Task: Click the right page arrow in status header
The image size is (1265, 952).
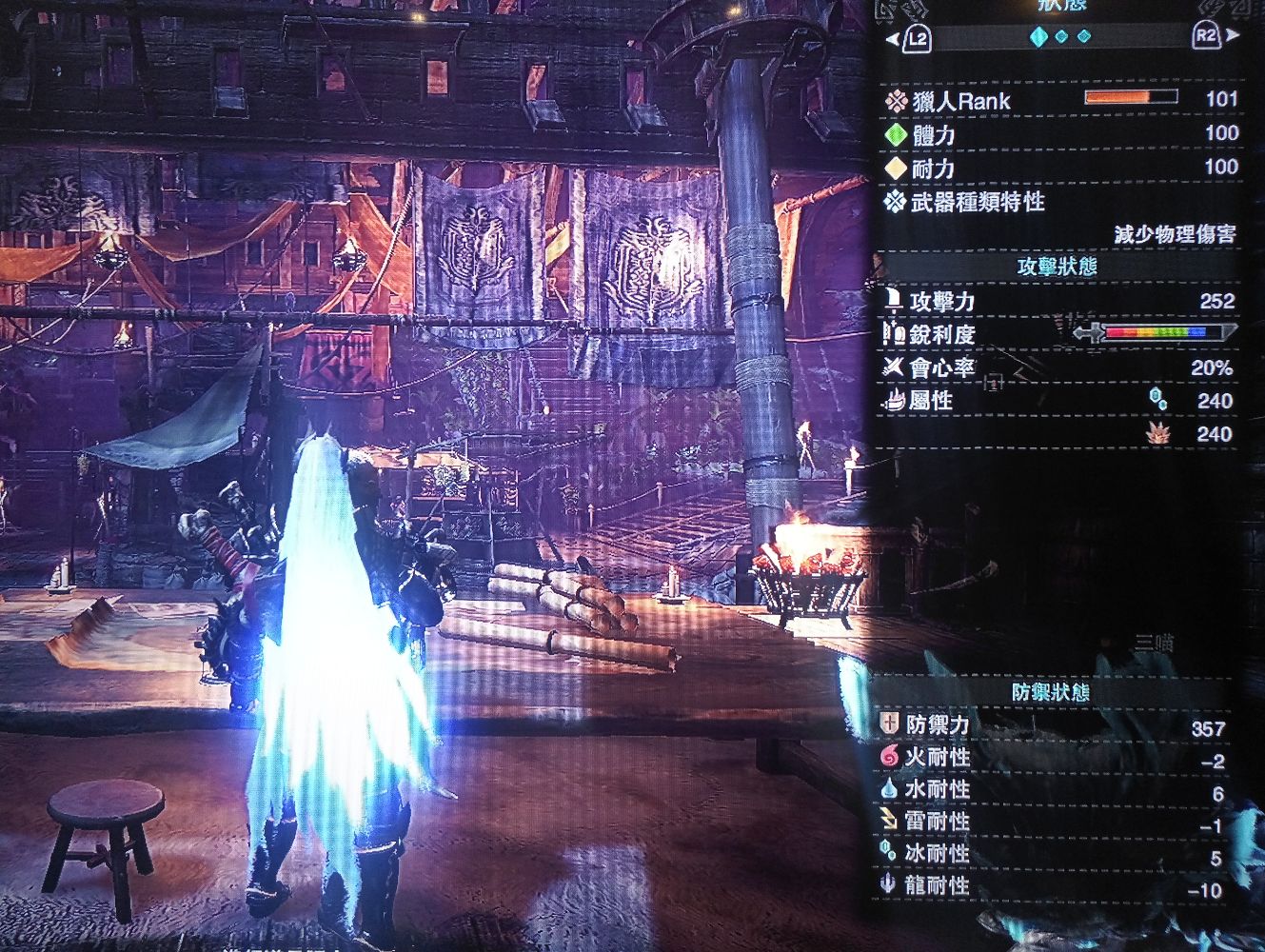Action: click(1234, 36)
